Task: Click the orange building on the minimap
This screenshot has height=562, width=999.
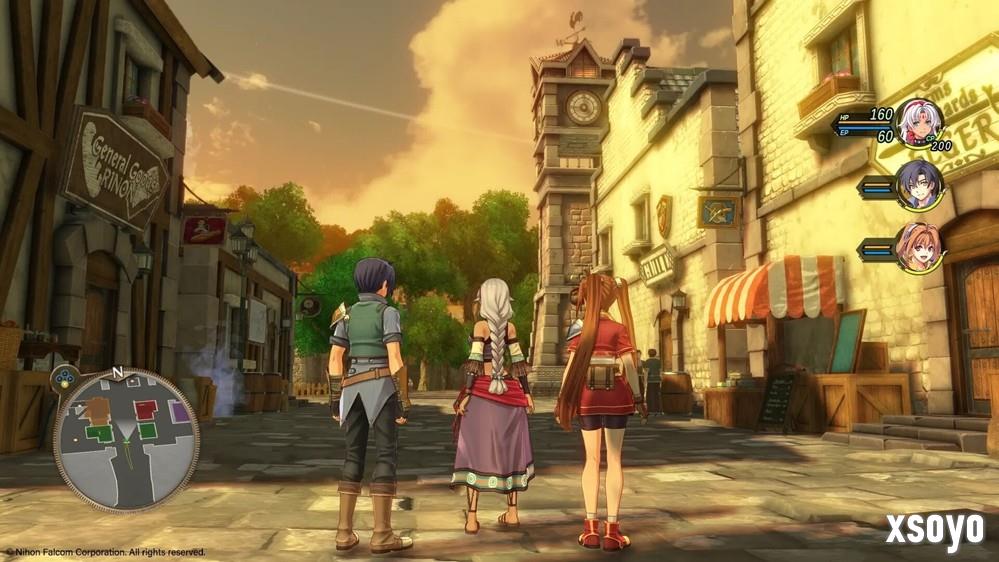Action: coord(97,408)
